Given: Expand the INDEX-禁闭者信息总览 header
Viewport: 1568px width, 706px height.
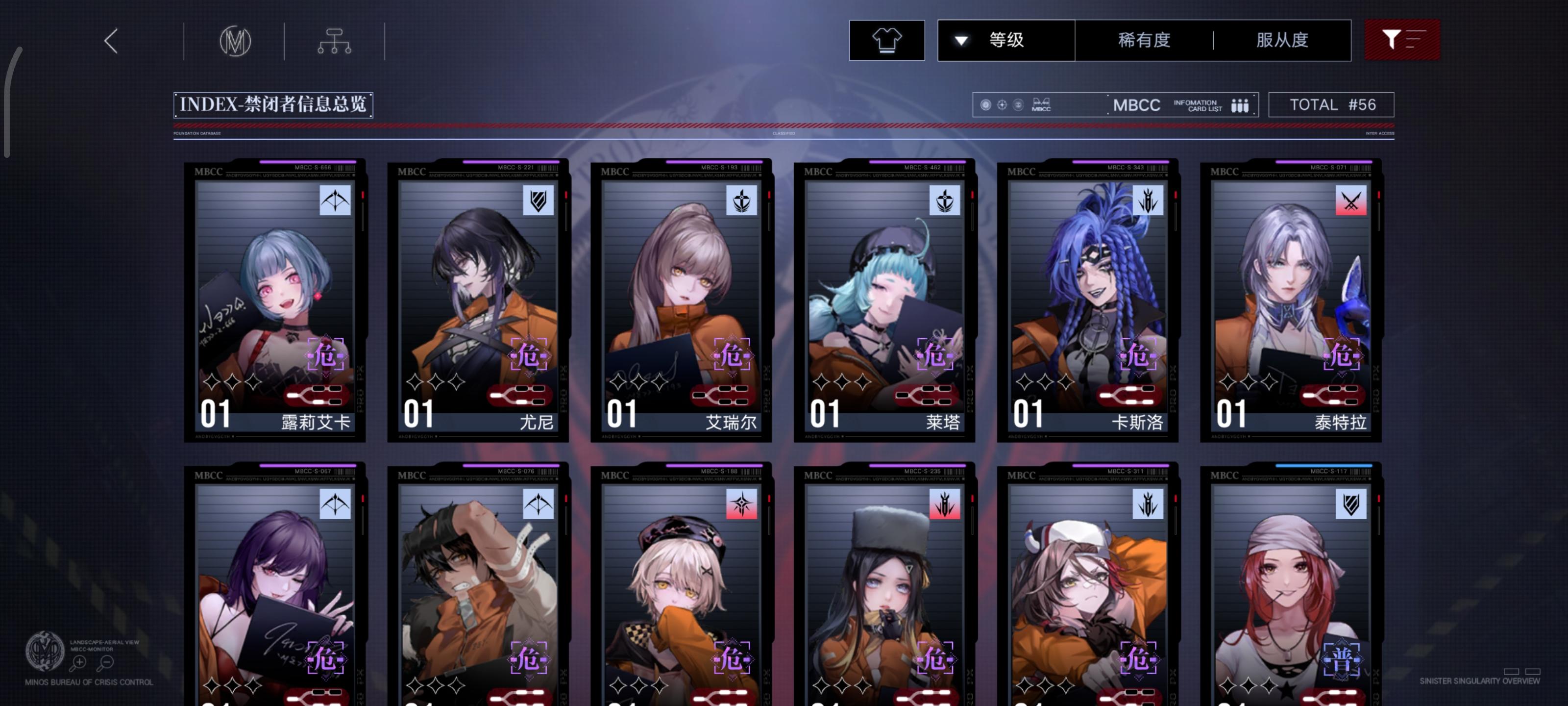Looking at the screenshot, I should pos(273,105).
